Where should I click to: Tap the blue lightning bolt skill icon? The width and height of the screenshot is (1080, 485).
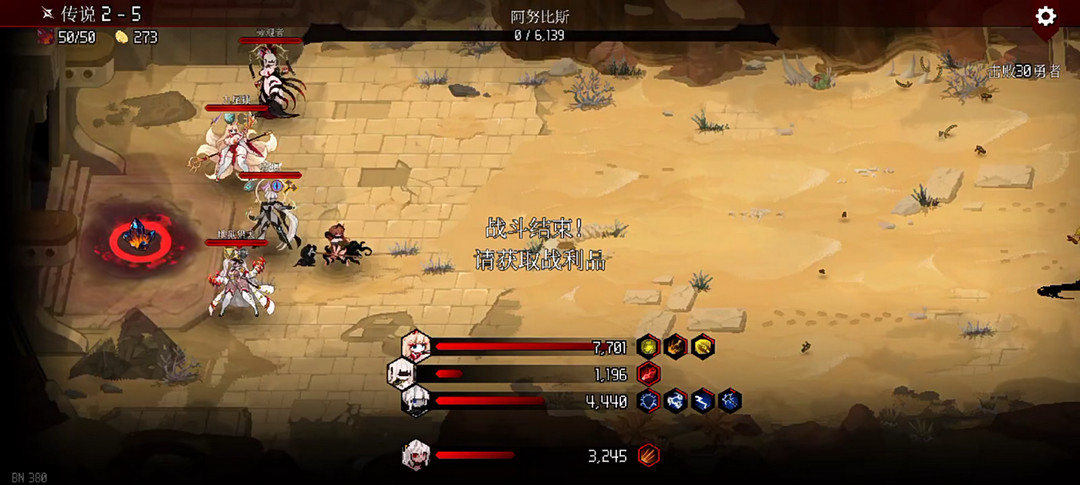pyautogui.click(x=704, y=401)
